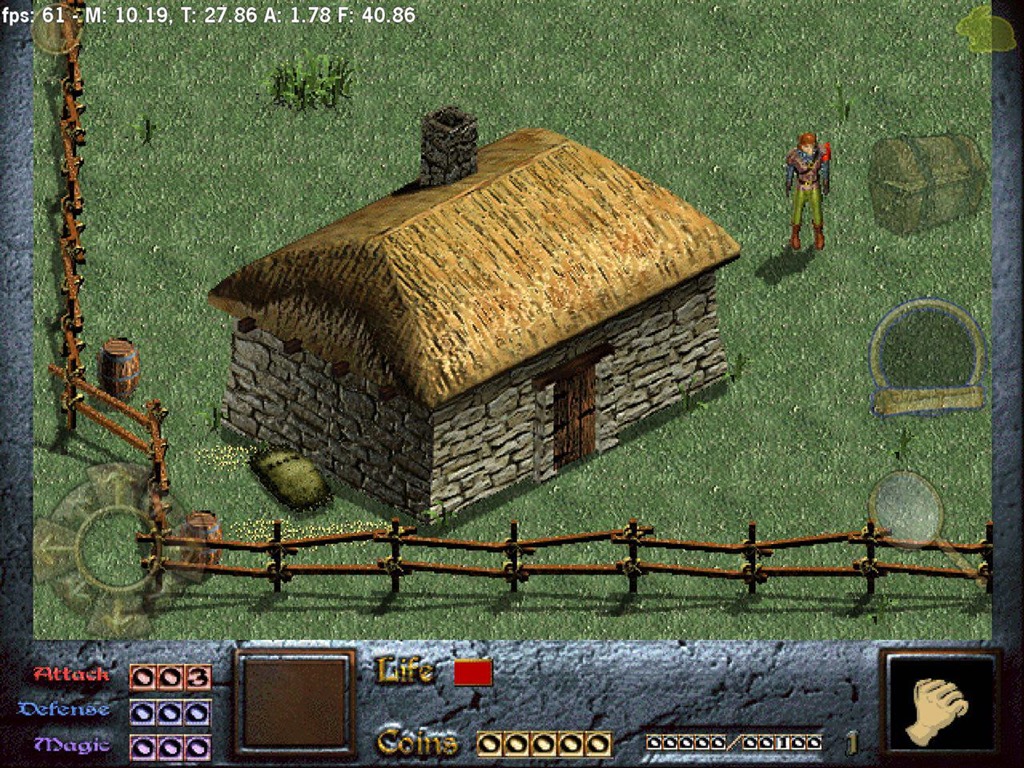
Task: Tap the yellow helmet icon
Action: (985, 31)
